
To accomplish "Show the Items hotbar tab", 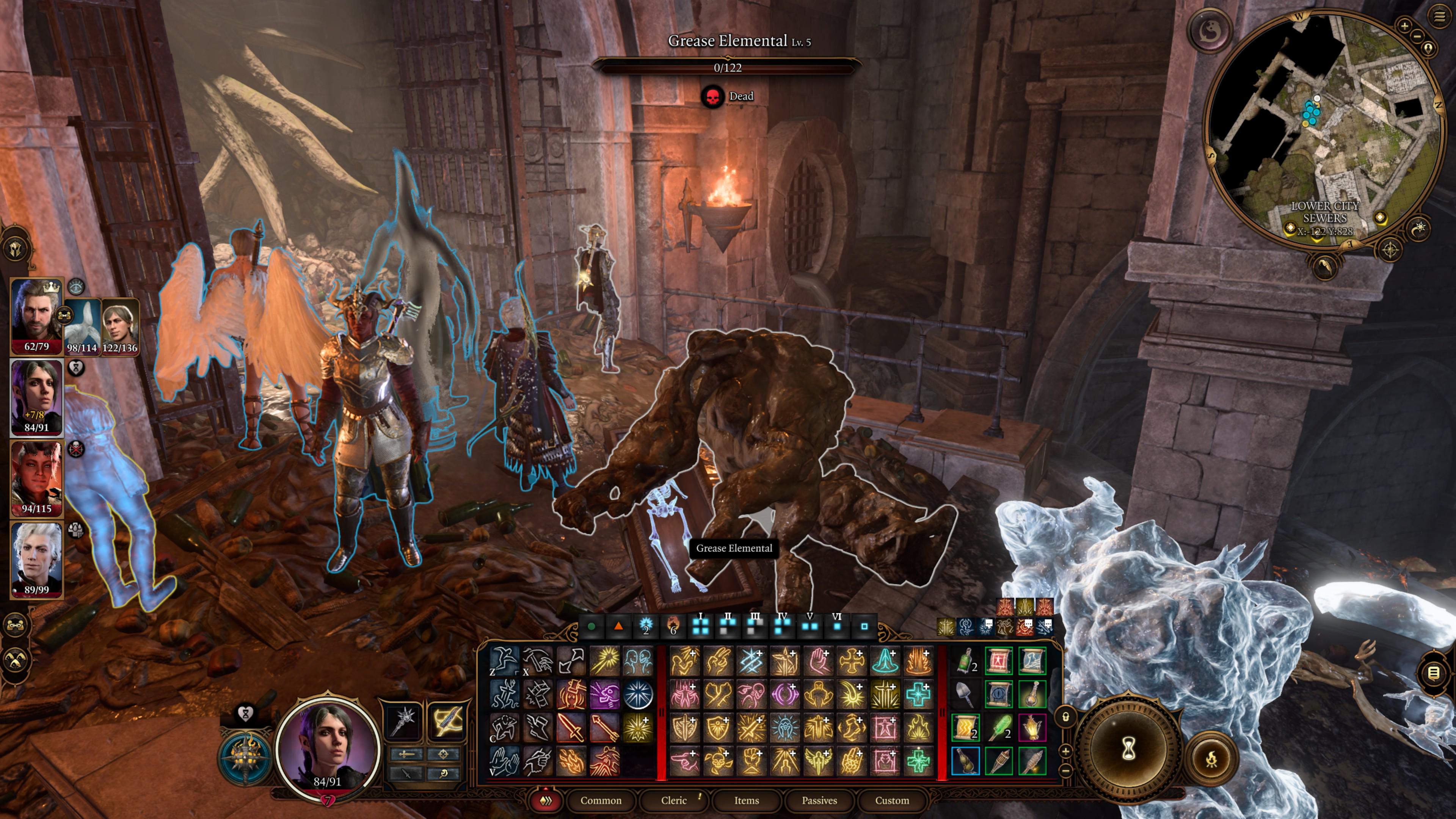I will (x=746, y=800).
